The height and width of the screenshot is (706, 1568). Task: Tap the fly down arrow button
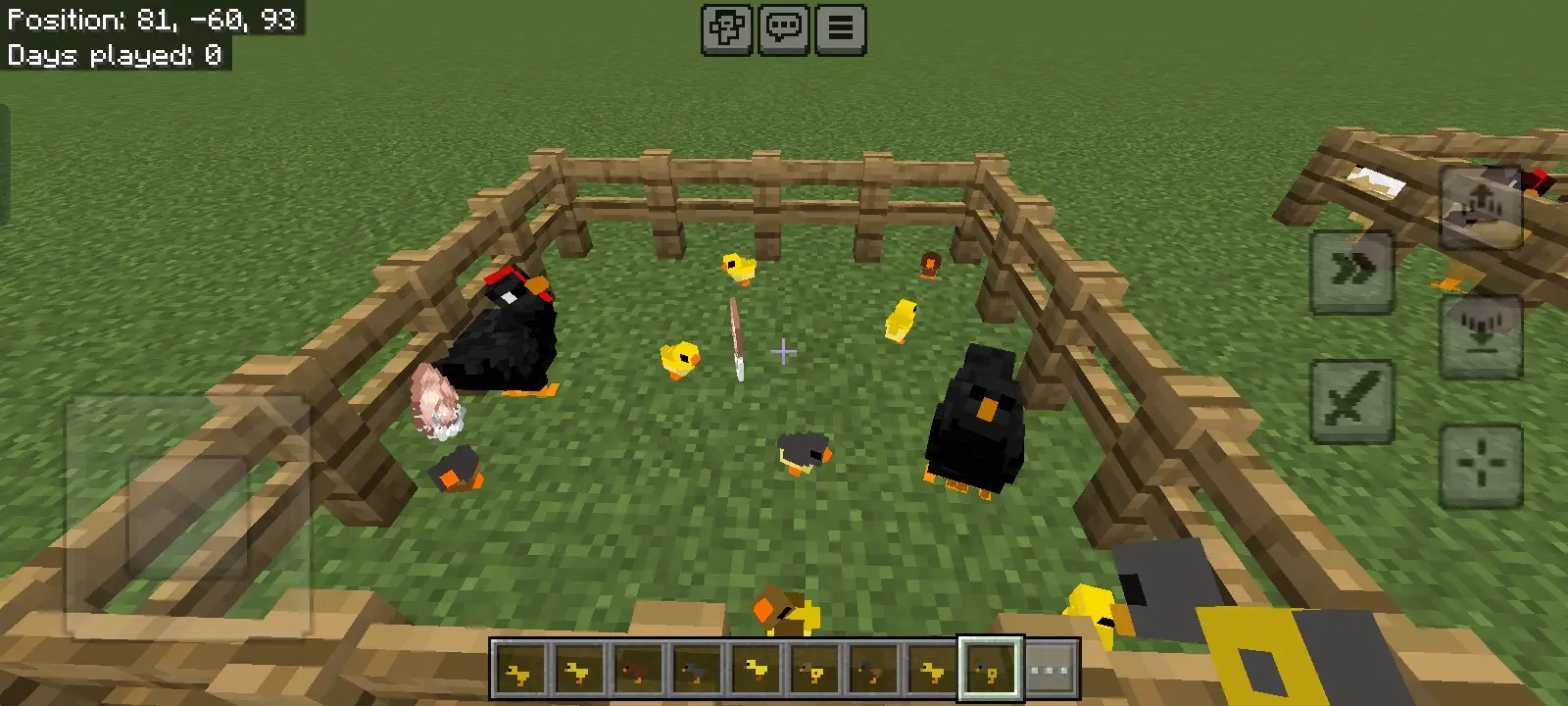tap(1480, 336)
